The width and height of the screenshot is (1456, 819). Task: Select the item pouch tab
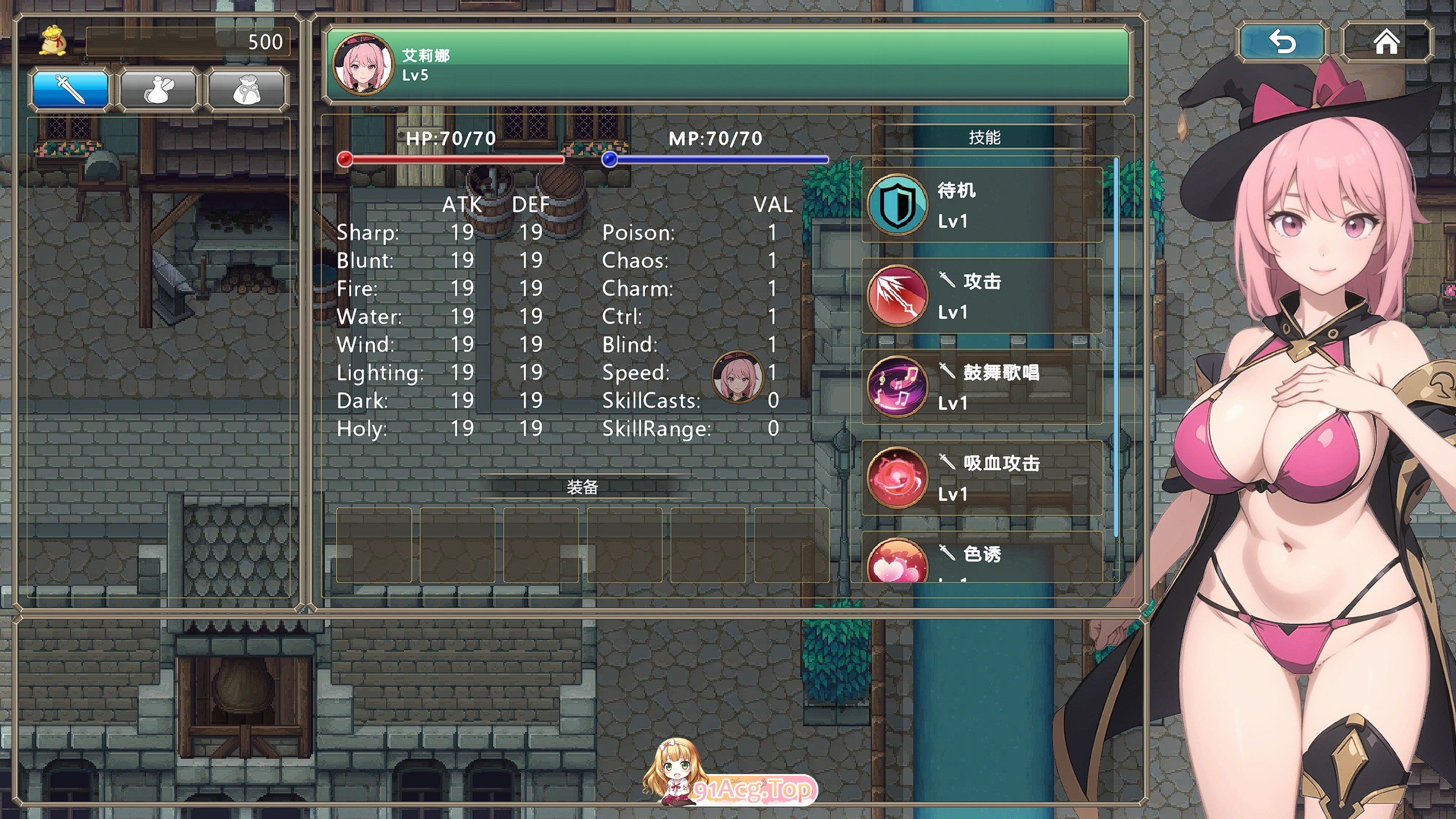(x=246, y=89)
